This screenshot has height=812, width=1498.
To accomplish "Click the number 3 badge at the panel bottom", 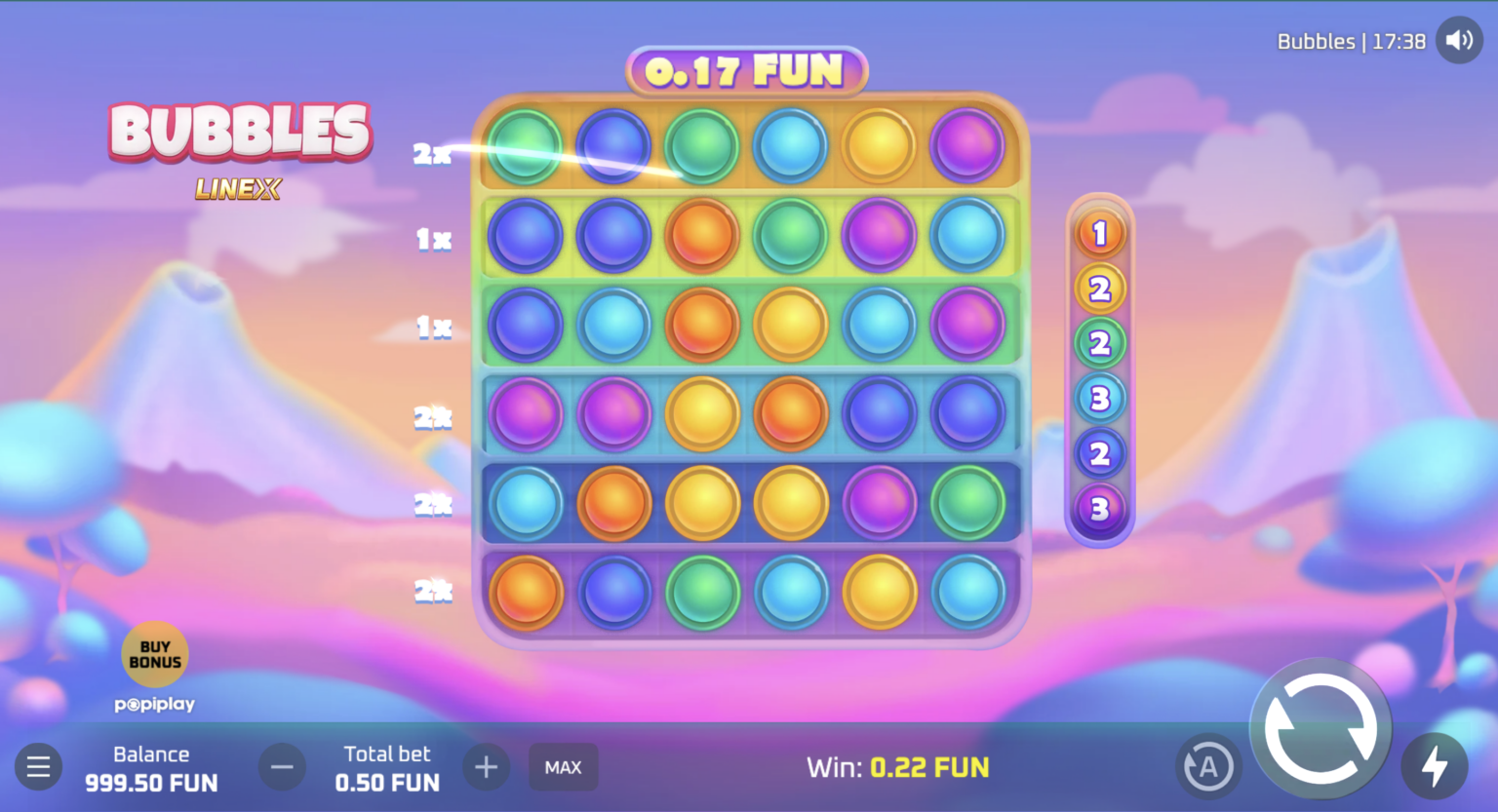I will coord(1101,508).
